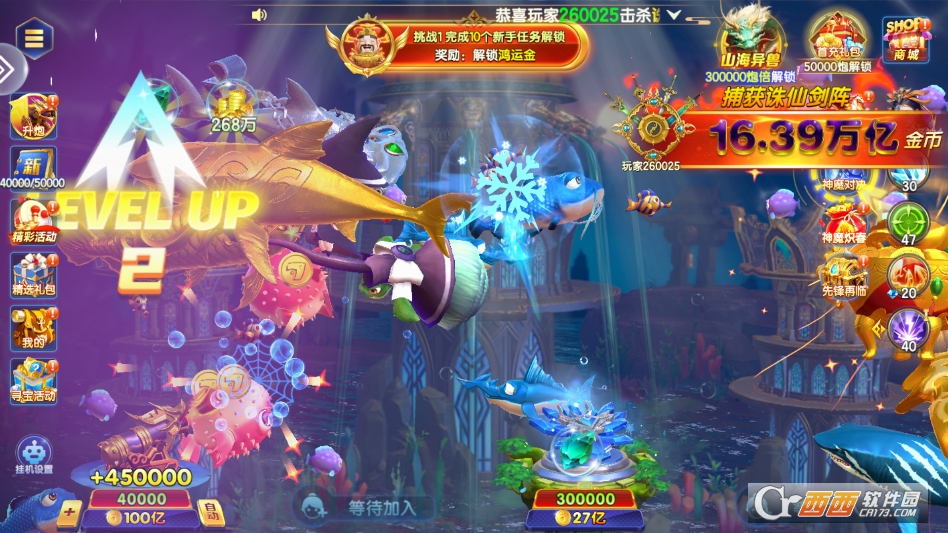The image size is (948, 533).
Task: Activate the purple lightning skill
Action: [908, 328]
